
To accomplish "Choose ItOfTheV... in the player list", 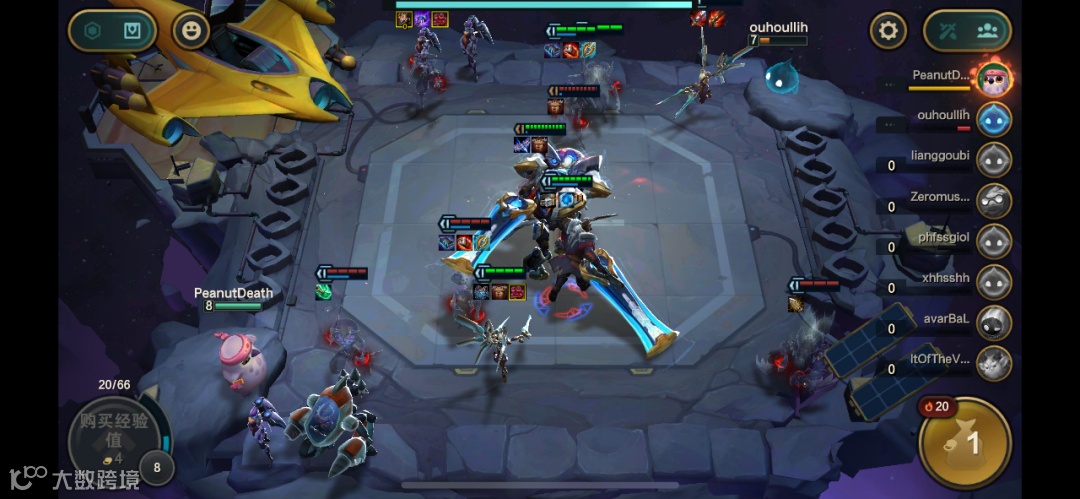I will (x=993, y=362).
